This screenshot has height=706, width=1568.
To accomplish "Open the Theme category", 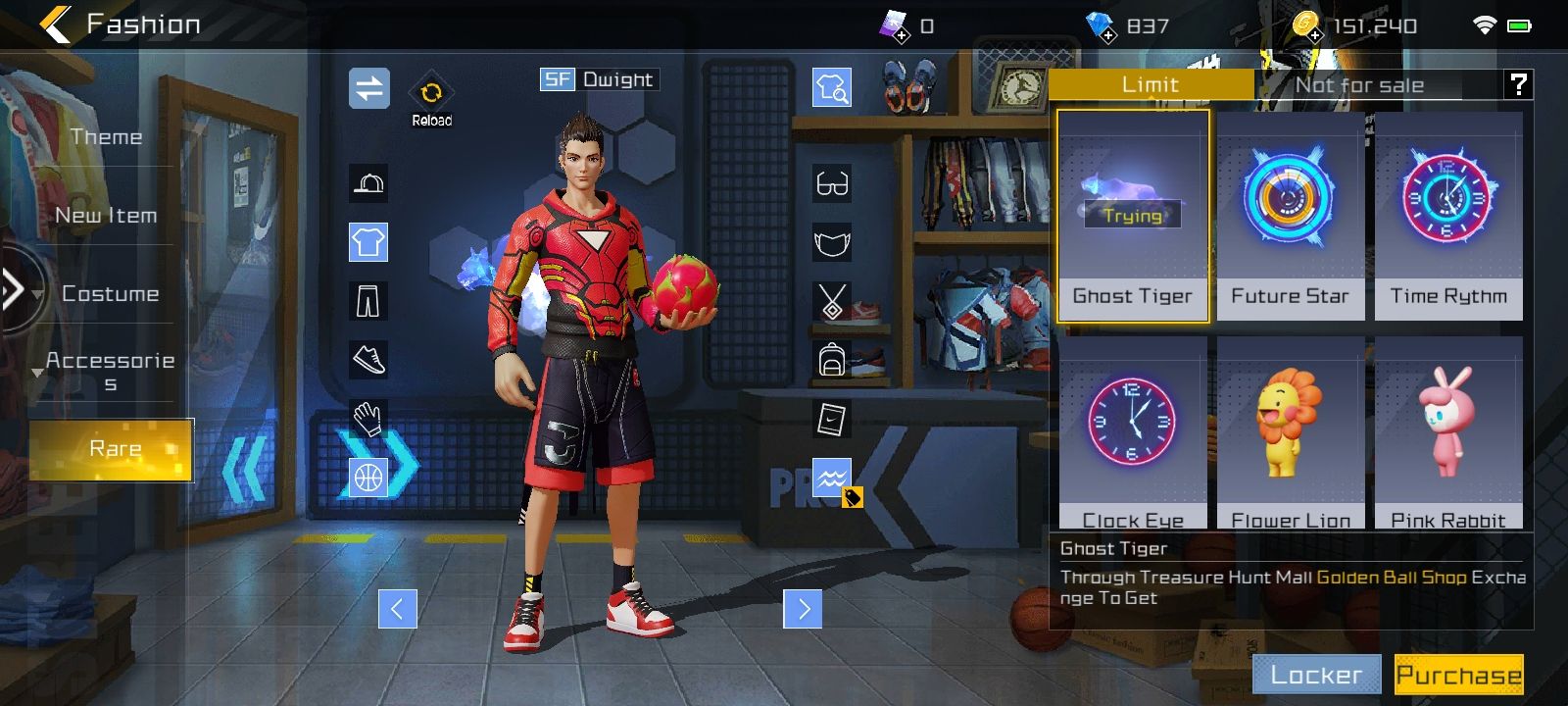I will click(x=106, y=137).
